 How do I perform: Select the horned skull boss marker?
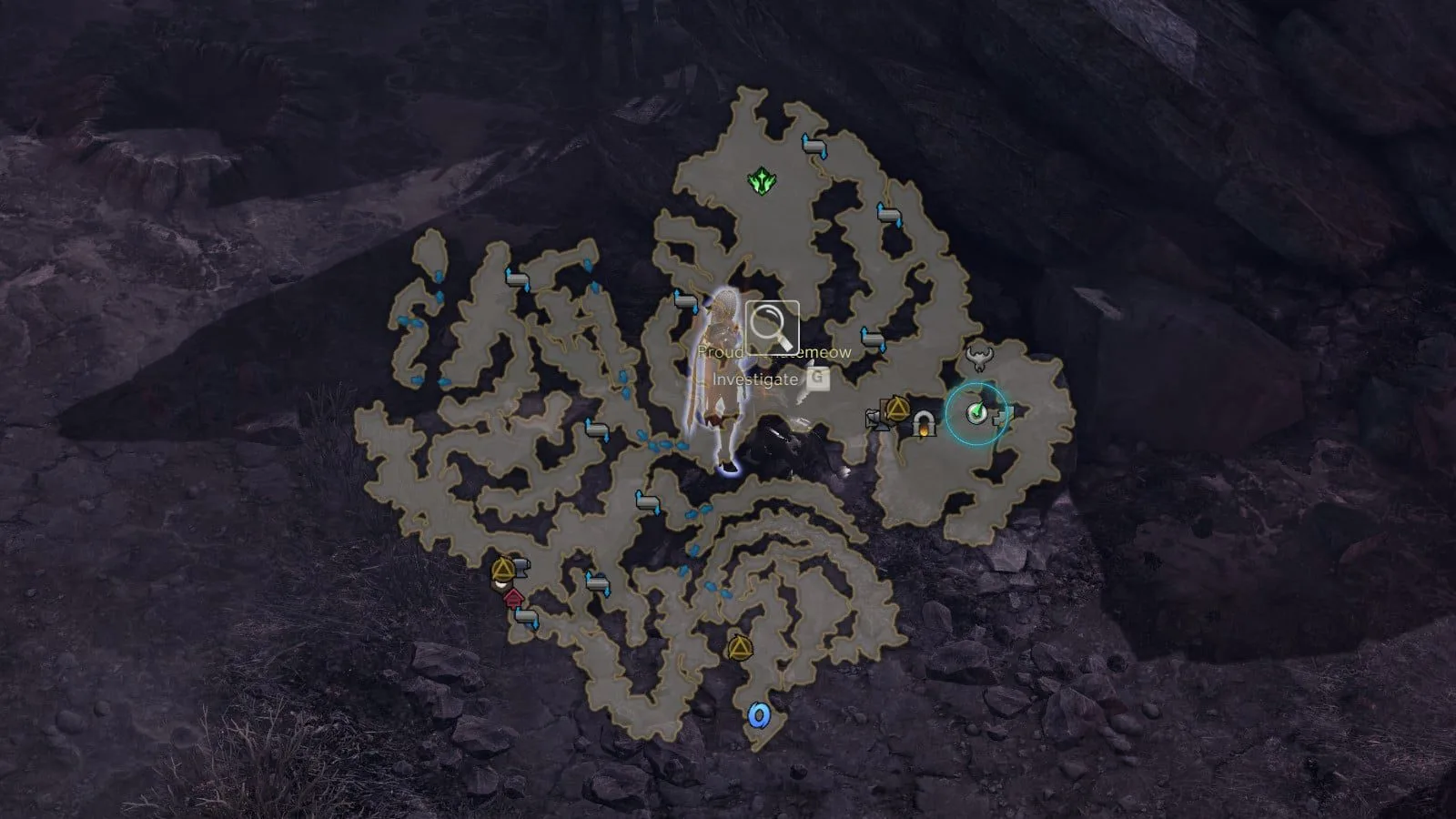pos(980,357)
